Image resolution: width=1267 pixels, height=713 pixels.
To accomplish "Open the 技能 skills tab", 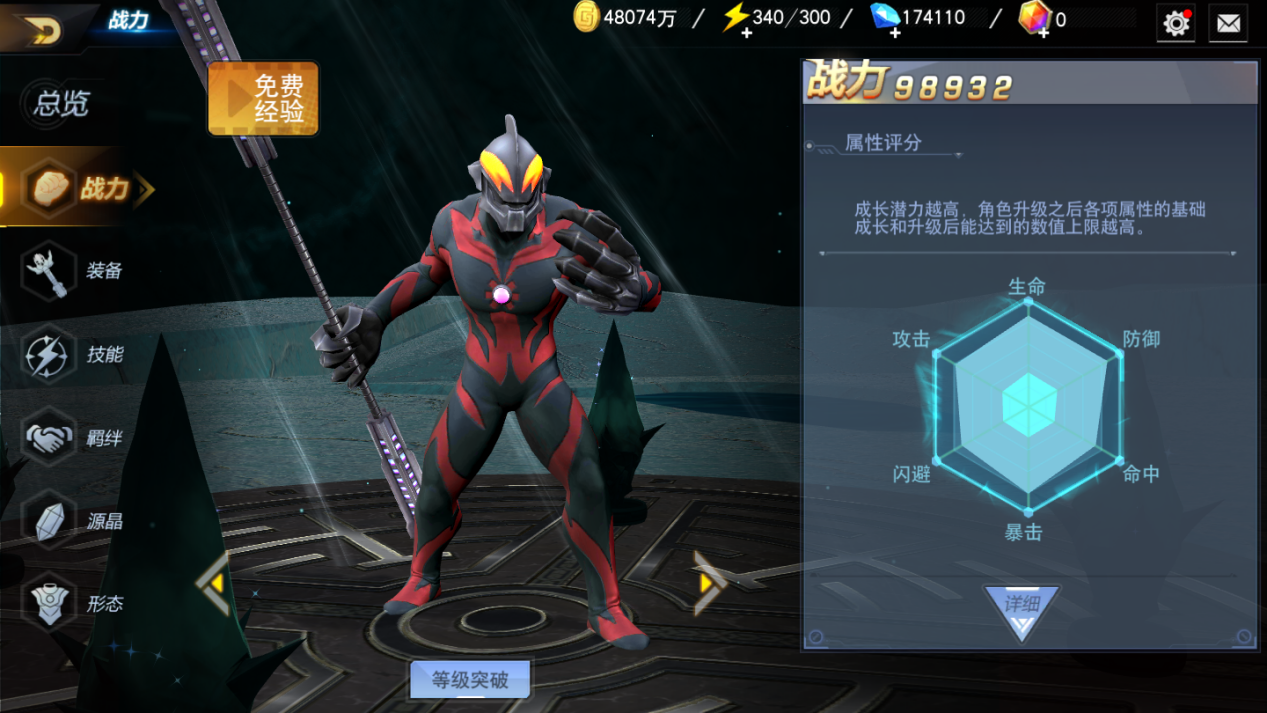I will [x=76, y=355].
